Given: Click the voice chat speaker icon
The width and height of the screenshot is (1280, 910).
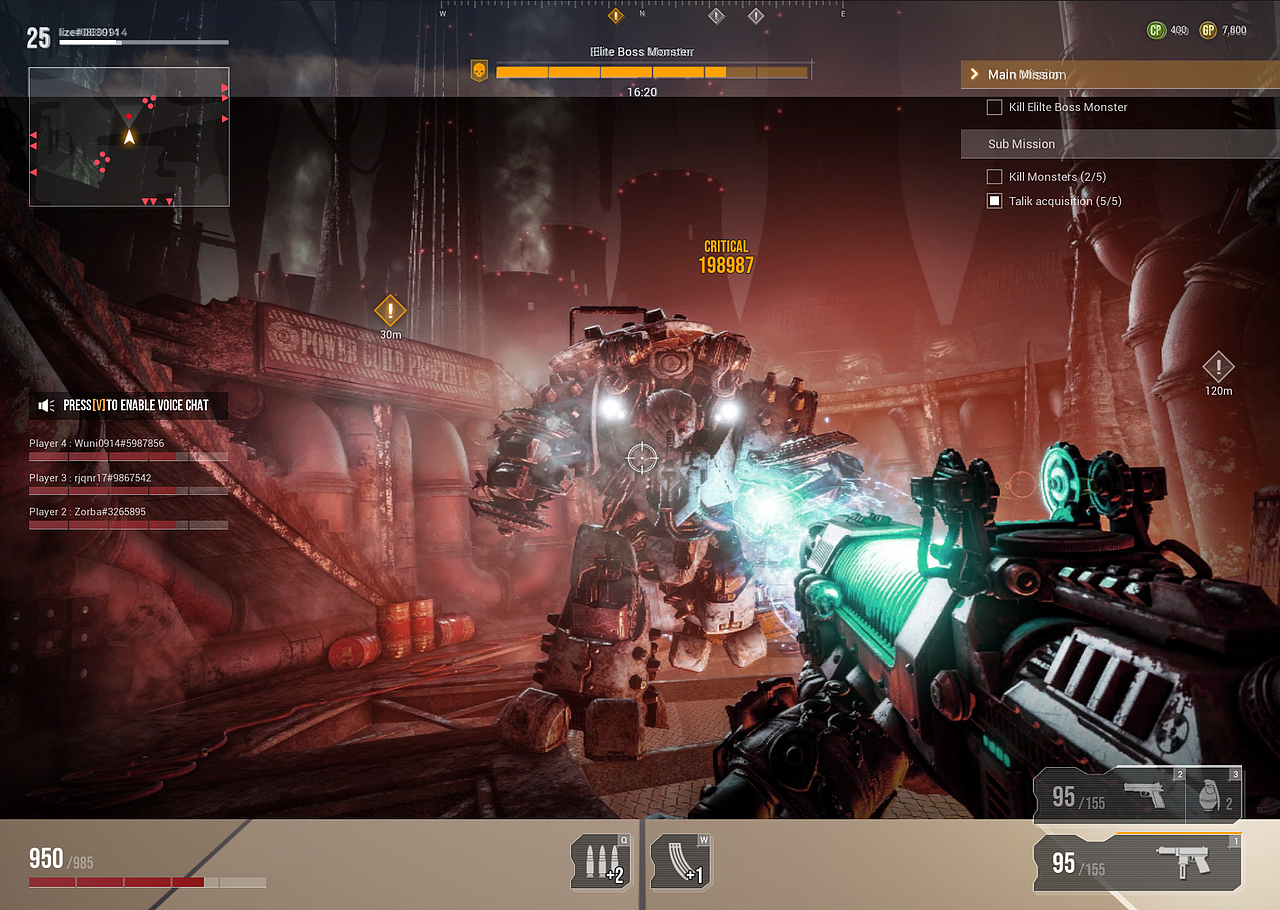Looking at the screenshot, I should click(46, 405).
